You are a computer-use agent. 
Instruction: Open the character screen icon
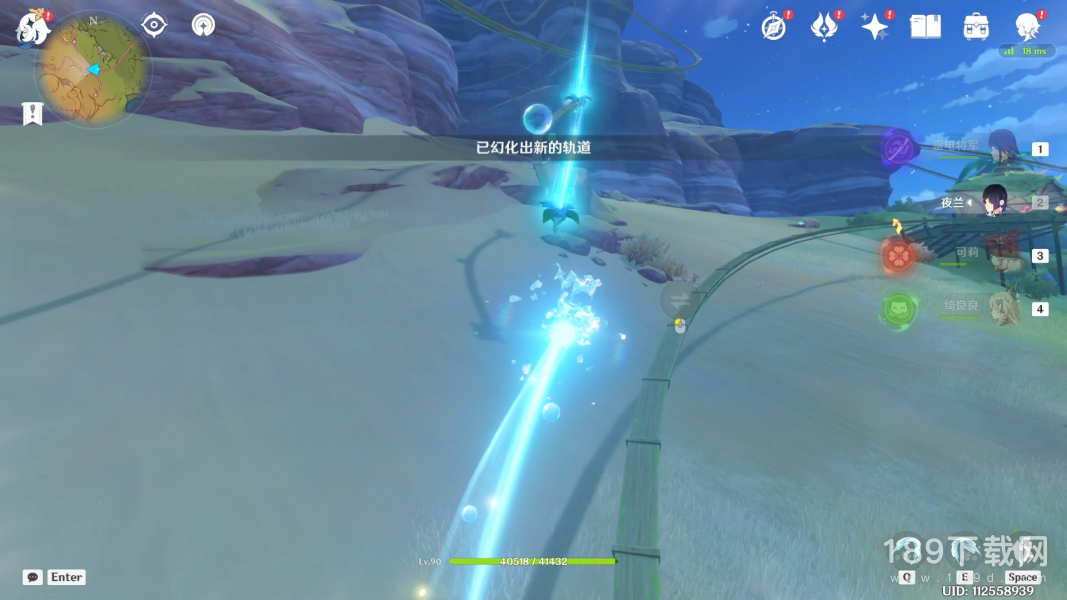point(1026,27)
